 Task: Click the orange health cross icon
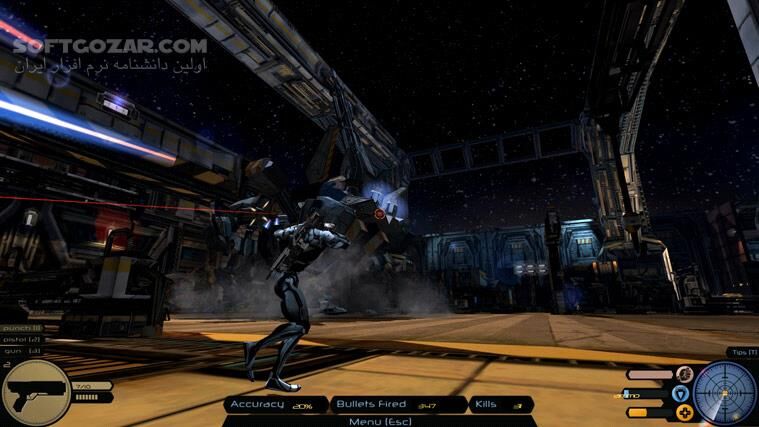coord(685,411)
